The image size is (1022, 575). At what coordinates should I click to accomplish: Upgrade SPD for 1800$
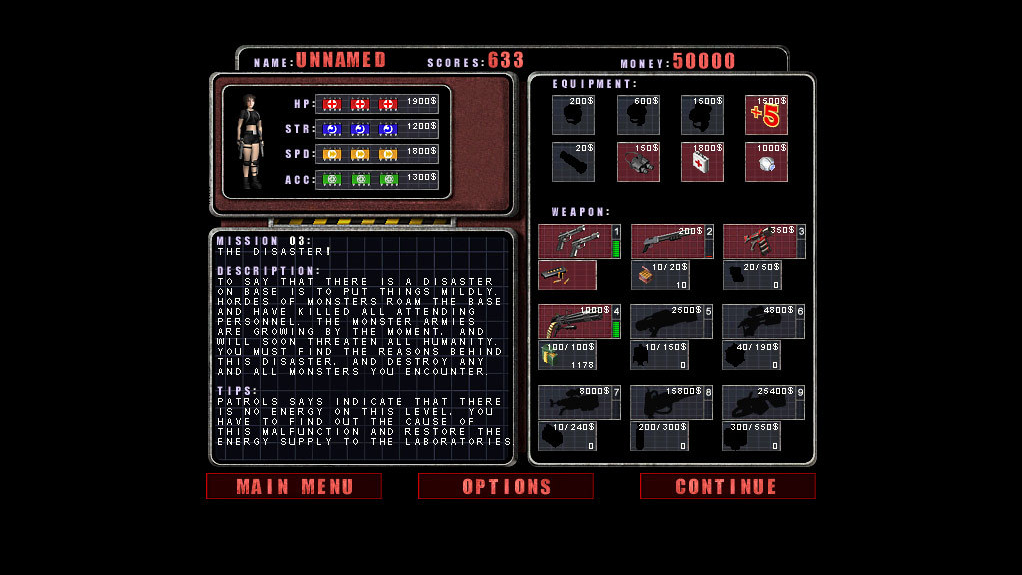[377, 154]
